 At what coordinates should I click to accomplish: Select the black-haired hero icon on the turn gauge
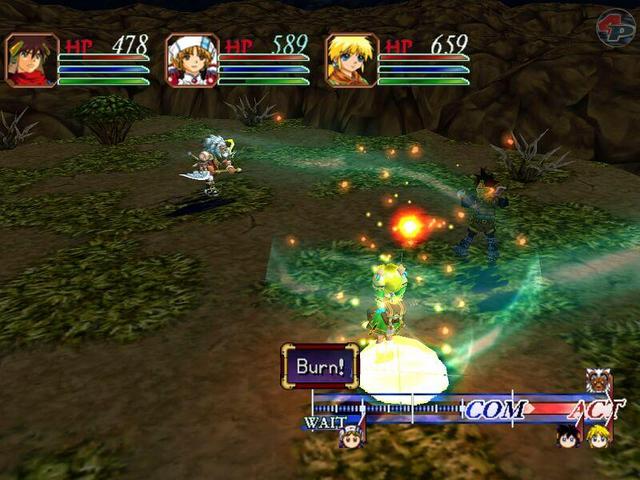pyautogui.click(x=569, y=436)
